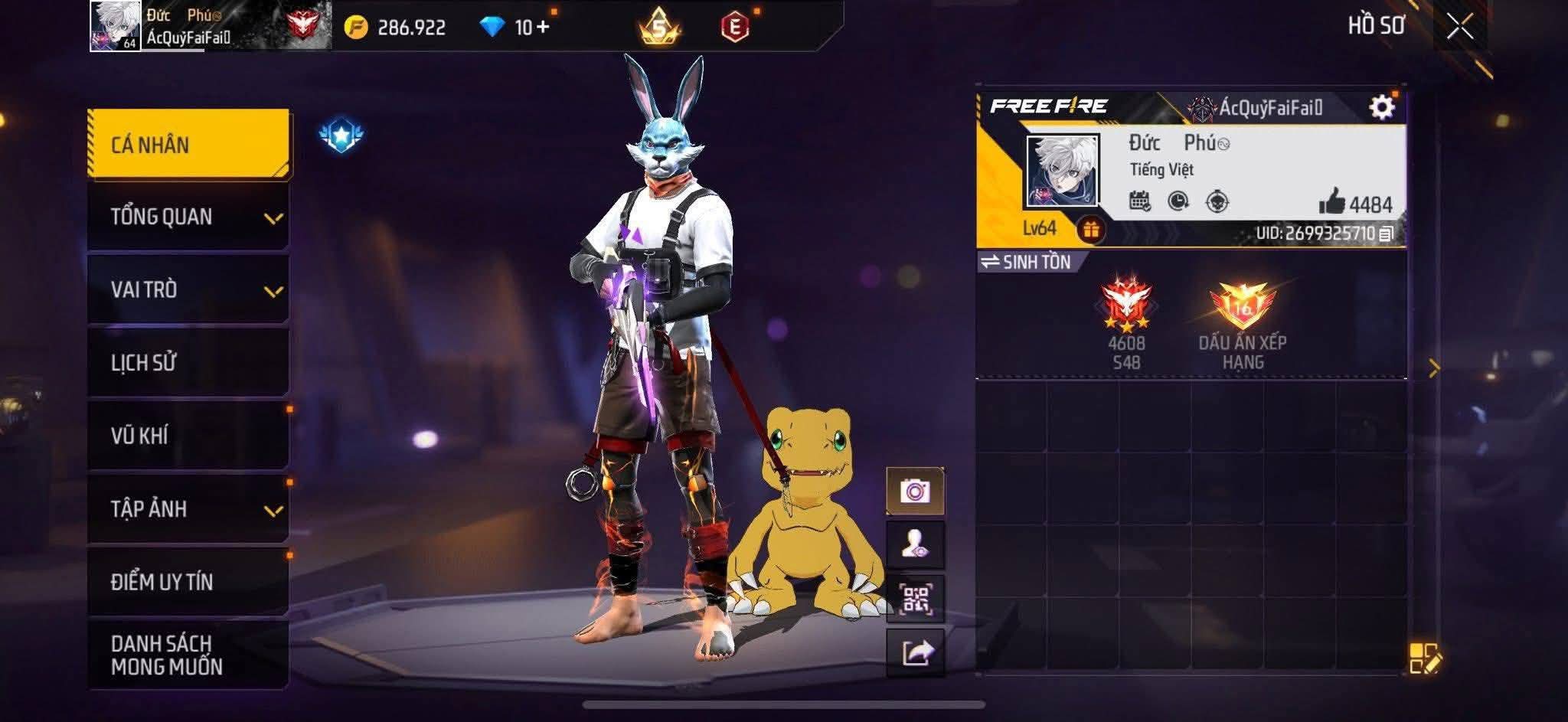Toggle the character view button

coord(915,545)
